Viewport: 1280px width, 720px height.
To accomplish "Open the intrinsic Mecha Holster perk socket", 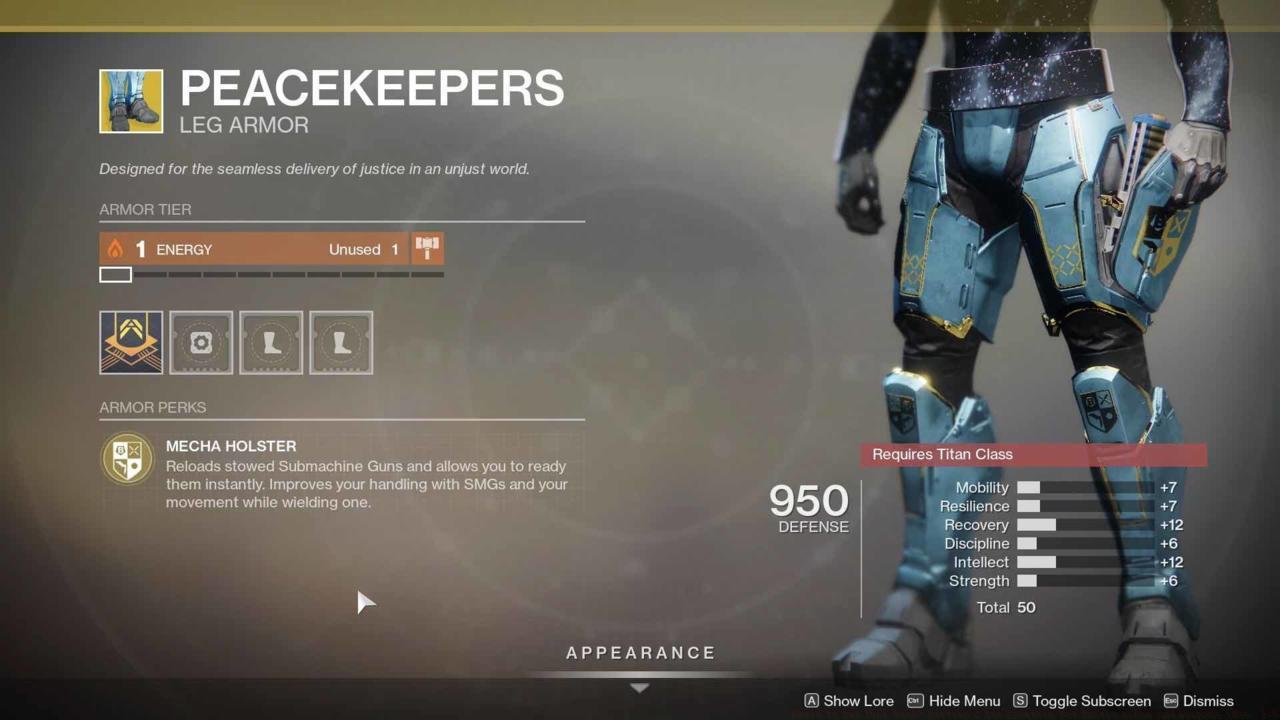I will (130, 342).
